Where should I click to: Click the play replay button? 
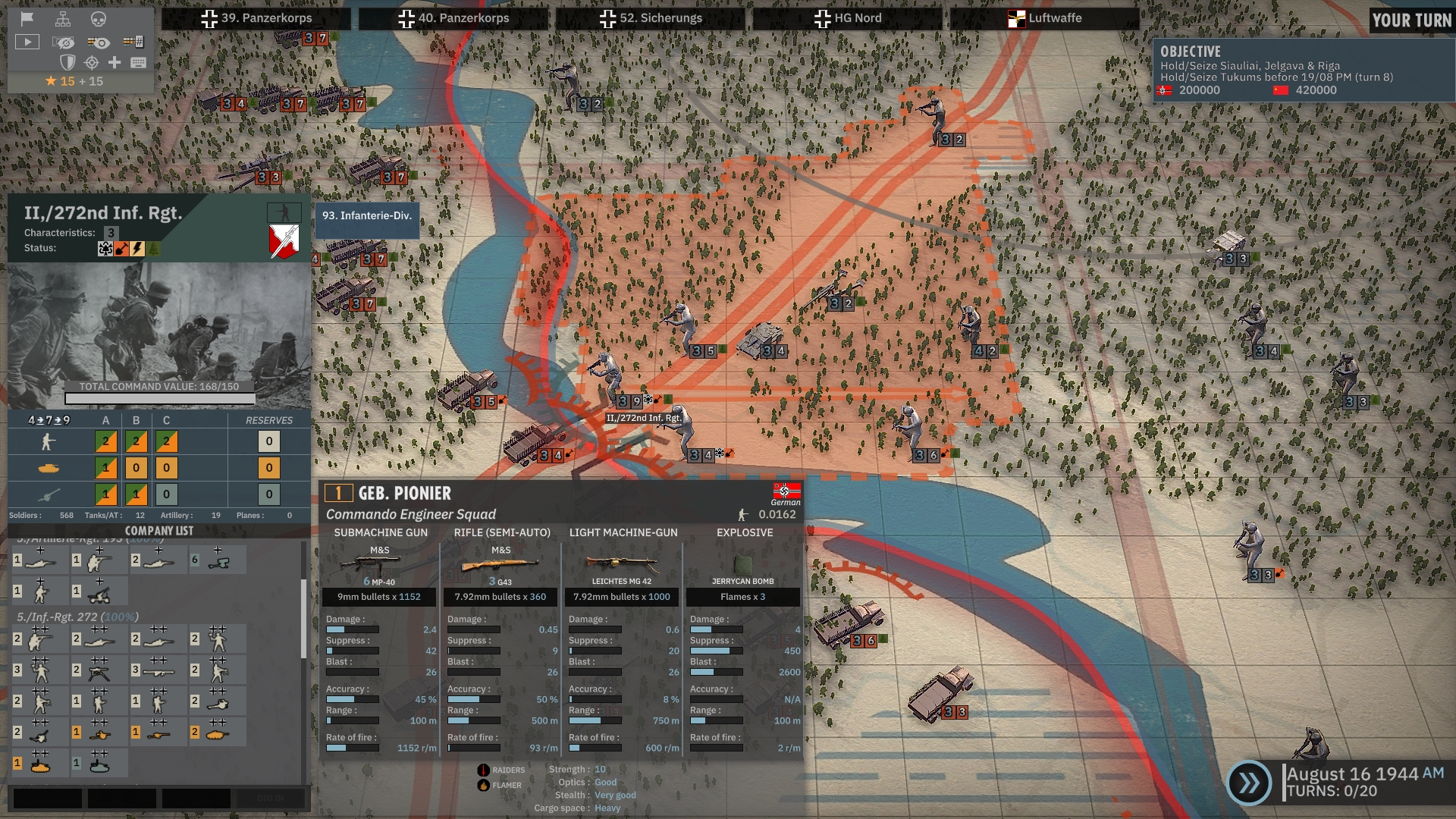pos(27,42)
